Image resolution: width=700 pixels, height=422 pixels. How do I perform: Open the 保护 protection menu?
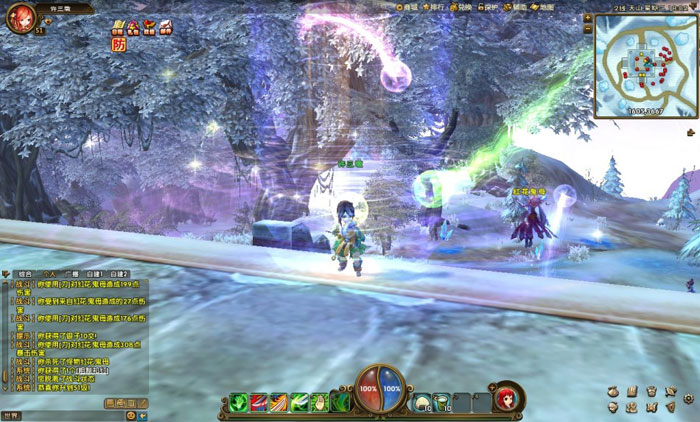tap(490, 7)
